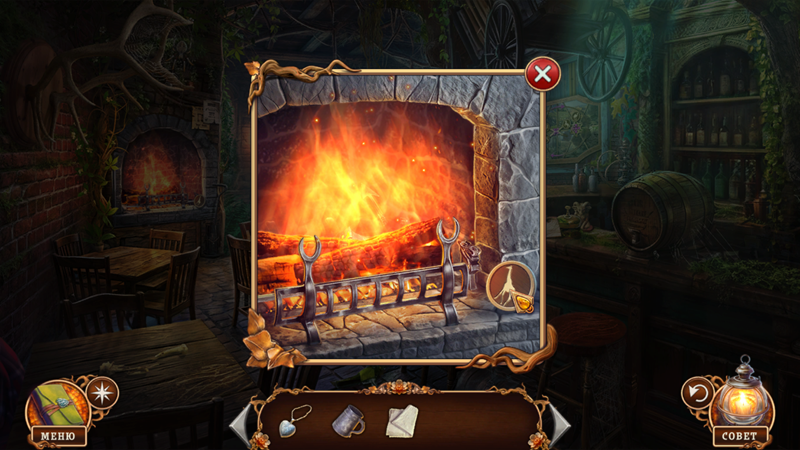The image size is (800, 450).
Task: Pick the folded cloth in inventory
Action: pos(401,422)
